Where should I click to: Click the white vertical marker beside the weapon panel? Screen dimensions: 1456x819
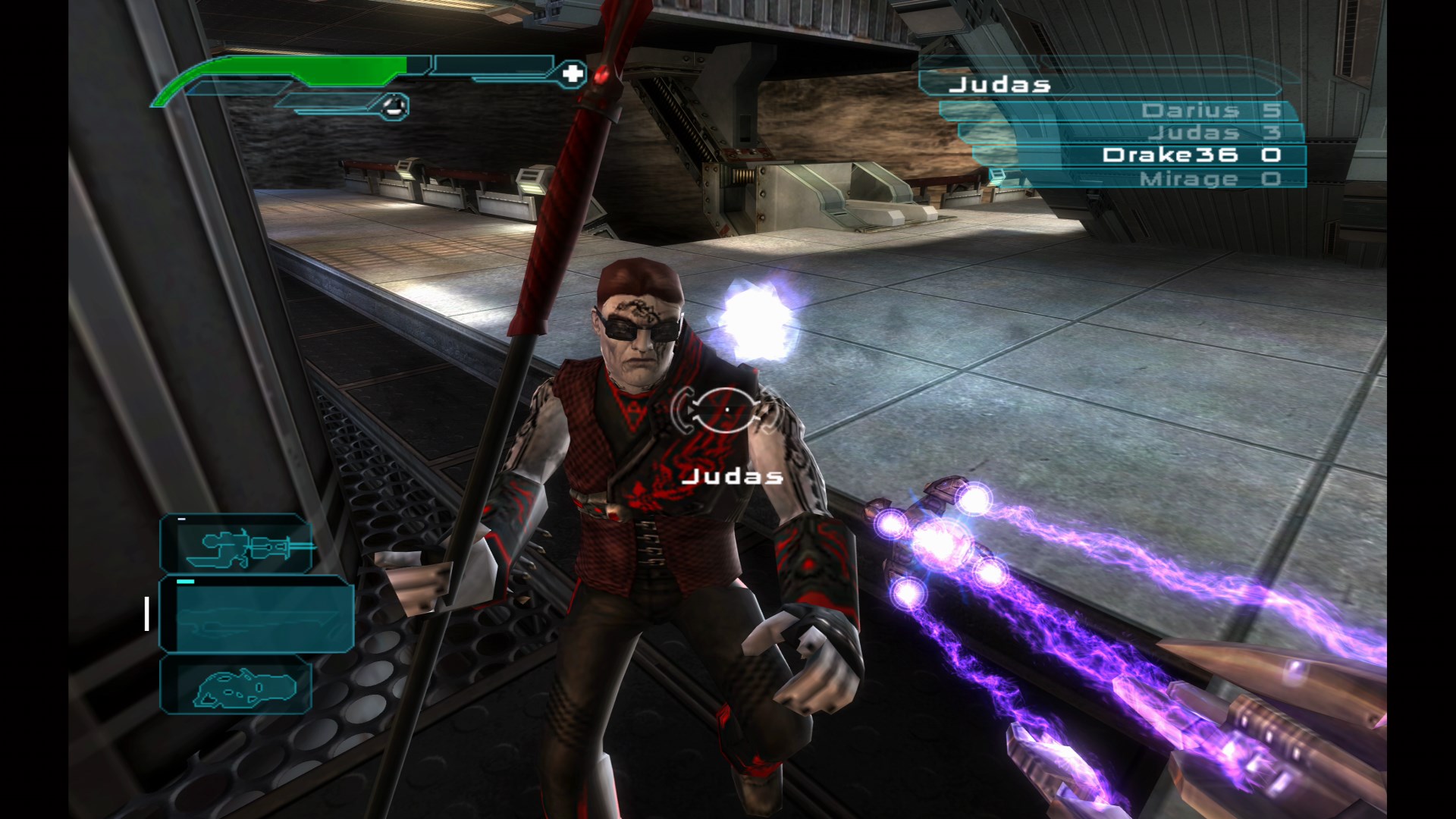click(x=146, y=616)
